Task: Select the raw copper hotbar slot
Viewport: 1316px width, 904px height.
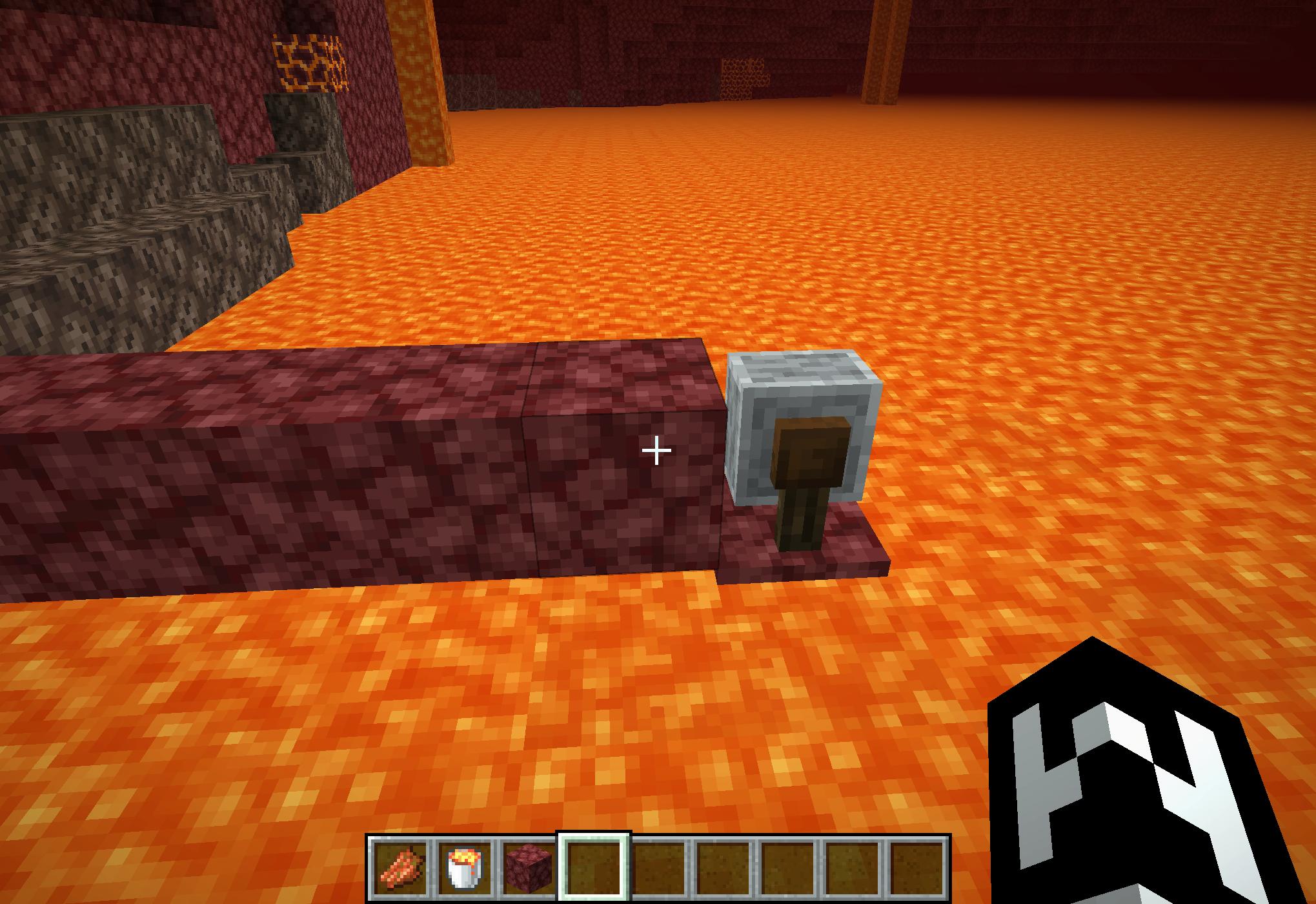Action: (400, 867)
